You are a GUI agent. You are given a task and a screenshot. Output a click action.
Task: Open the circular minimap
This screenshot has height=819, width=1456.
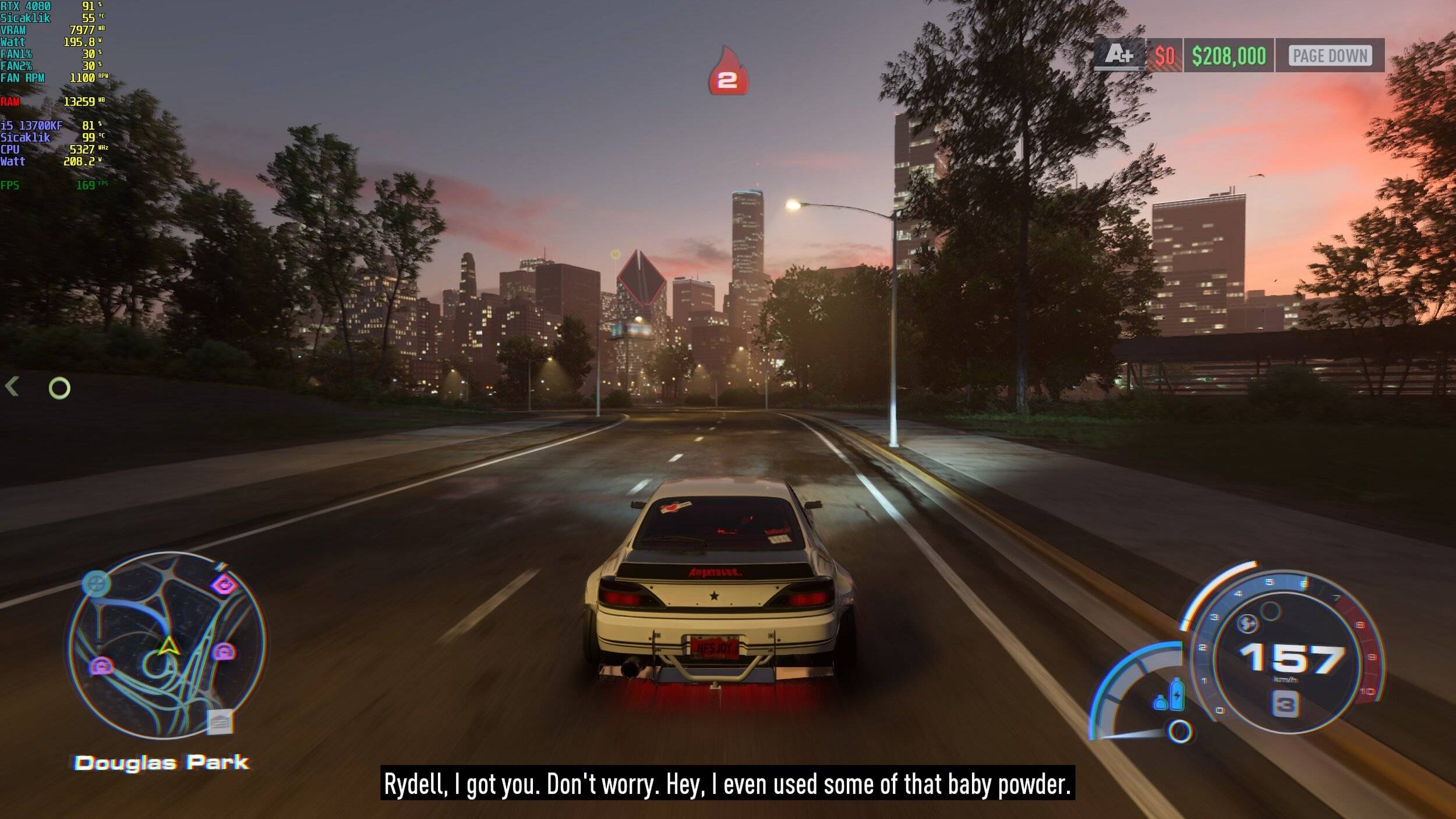pyautogui.click(x=167, y=645)
